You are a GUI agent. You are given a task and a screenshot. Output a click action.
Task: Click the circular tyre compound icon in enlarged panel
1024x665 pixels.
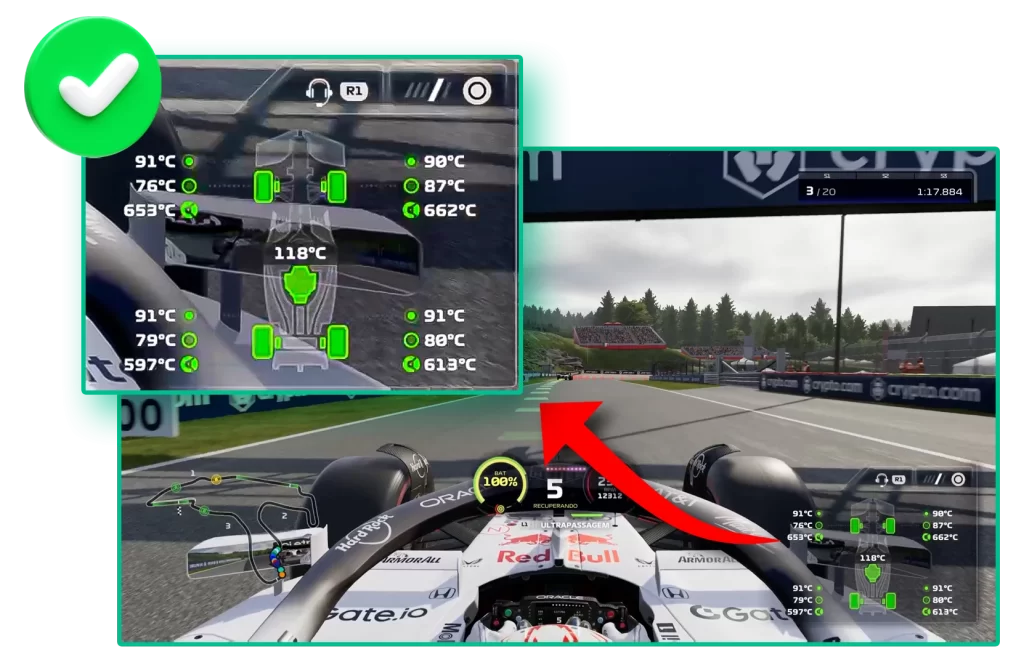pyautogui.click(x=477, y=92)
